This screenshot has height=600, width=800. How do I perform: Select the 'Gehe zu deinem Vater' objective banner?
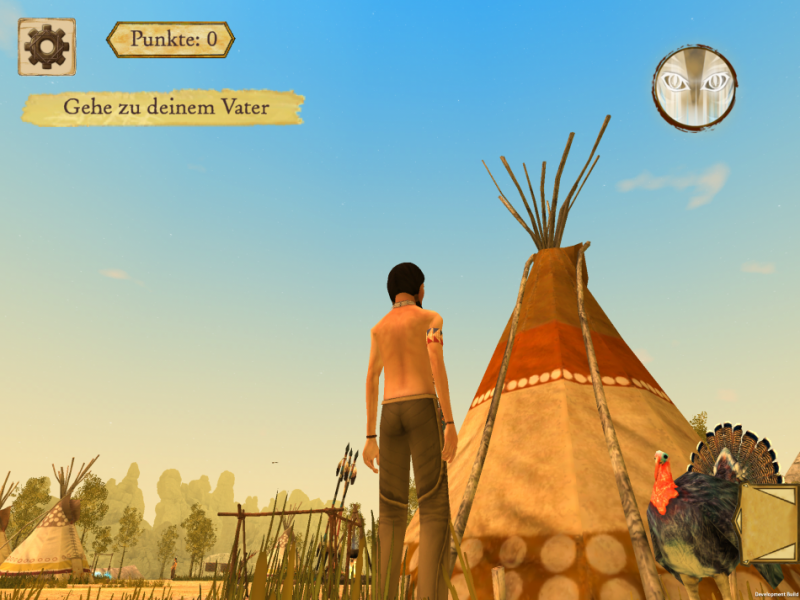163,108
